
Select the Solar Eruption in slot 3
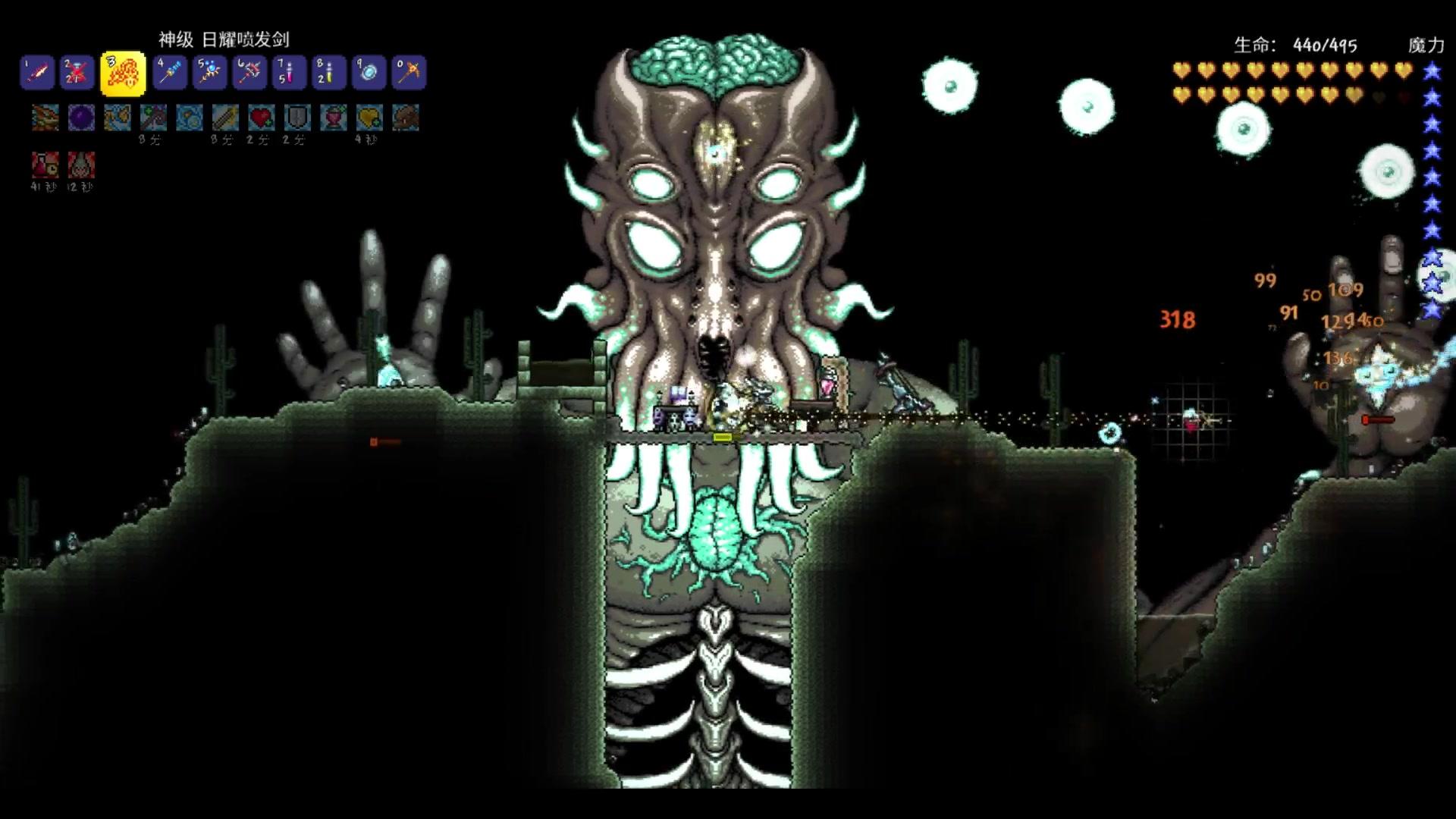click(x=123, y=74)
